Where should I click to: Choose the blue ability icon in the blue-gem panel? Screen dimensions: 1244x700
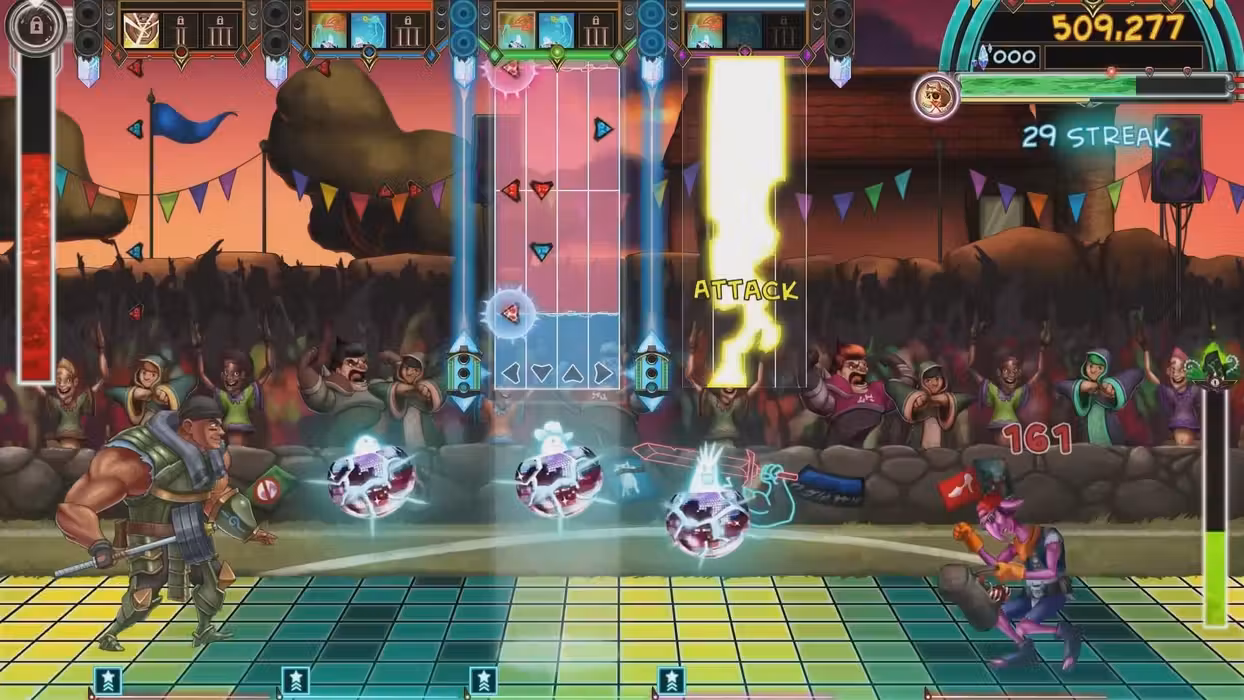pos(368,30)
